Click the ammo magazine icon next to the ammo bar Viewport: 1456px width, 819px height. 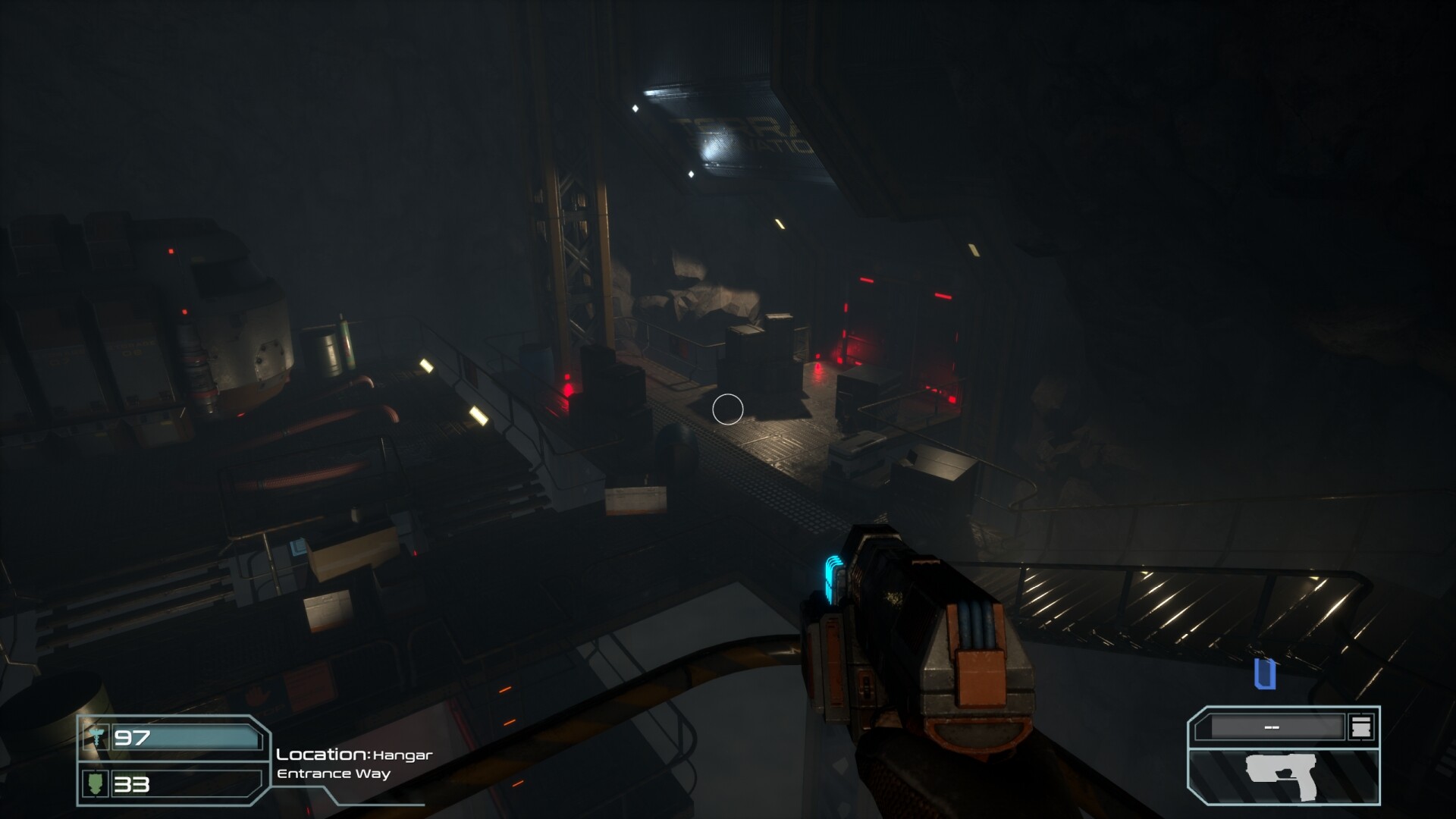click(1361, 726)
